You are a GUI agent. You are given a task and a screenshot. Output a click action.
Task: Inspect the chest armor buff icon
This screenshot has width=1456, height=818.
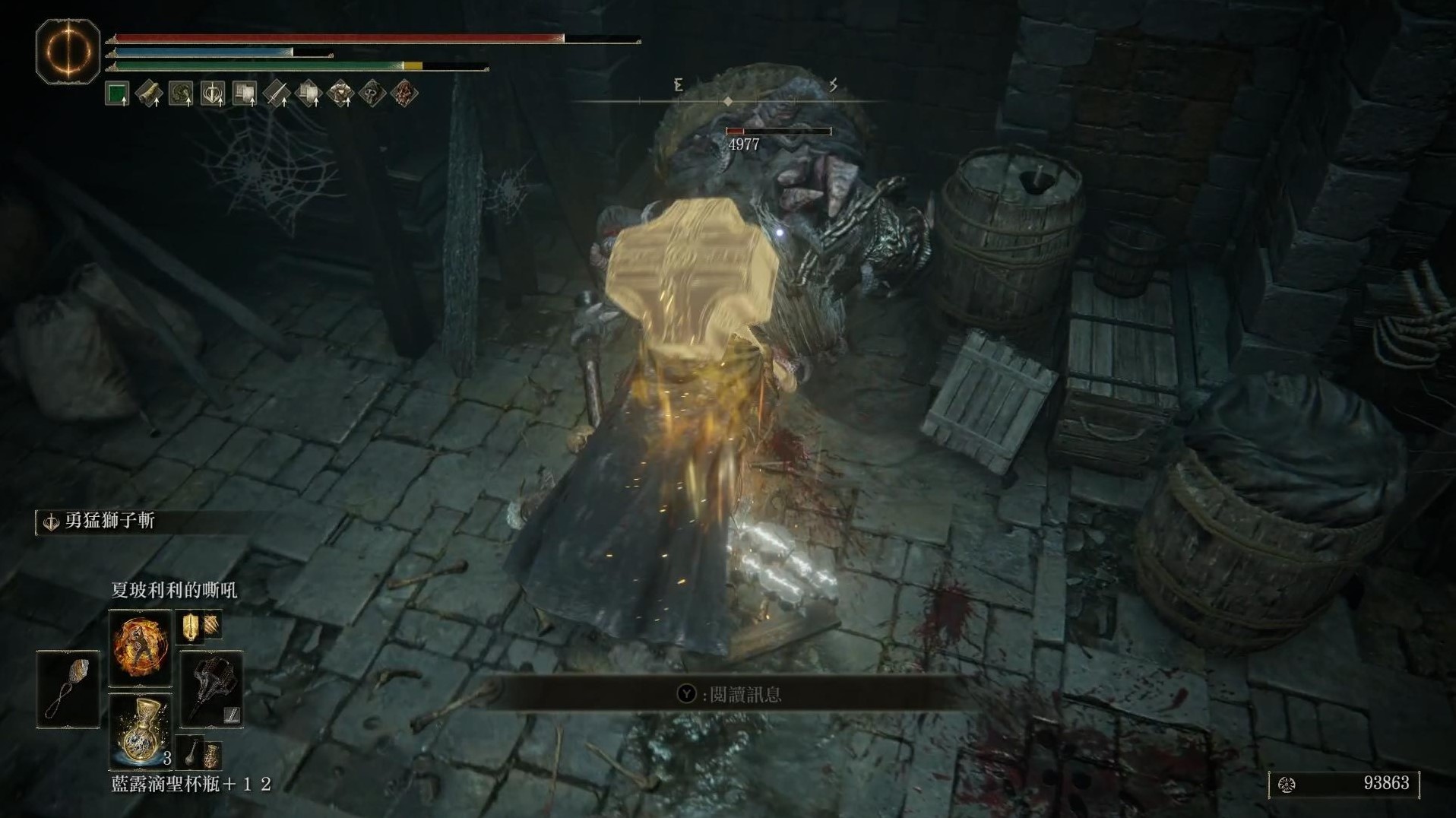click(x=340, y=94)
